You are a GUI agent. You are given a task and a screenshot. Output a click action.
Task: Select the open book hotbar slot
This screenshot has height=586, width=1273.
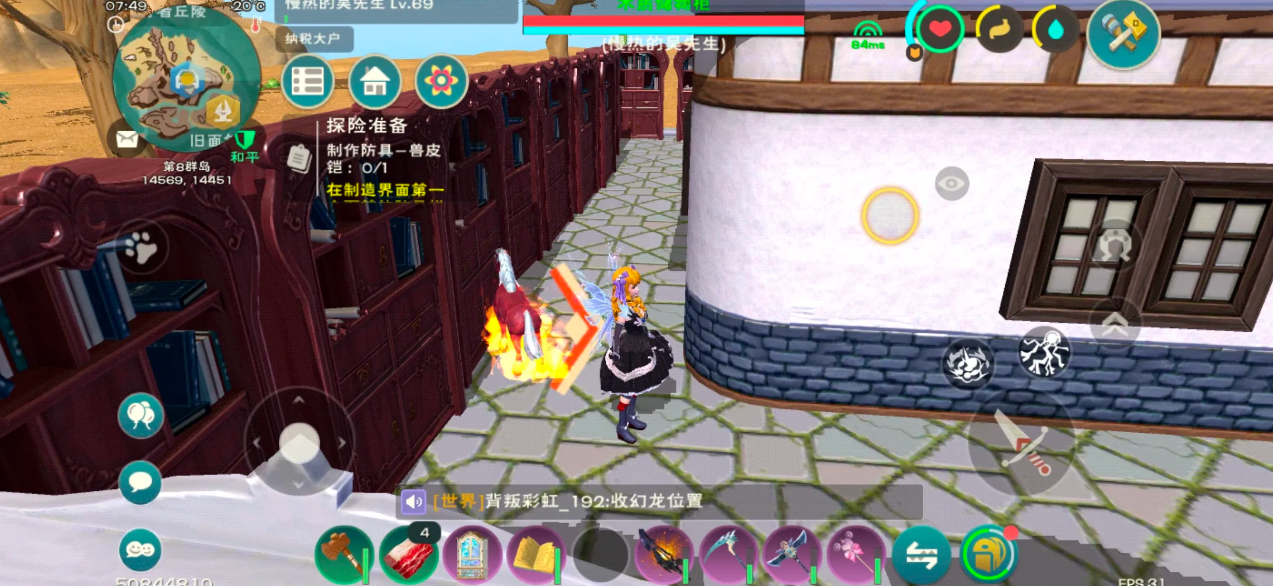(536, 555)
